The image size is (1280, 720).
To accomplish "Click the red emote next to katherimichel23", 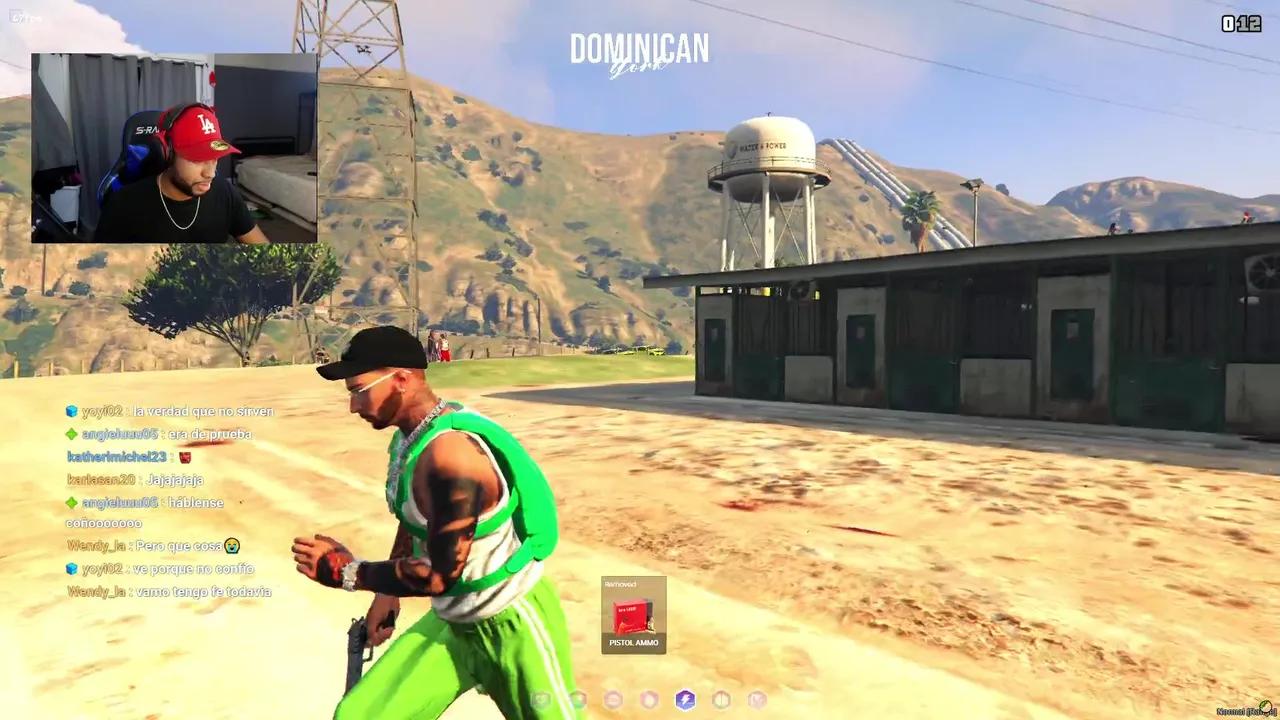I will 185,458.
